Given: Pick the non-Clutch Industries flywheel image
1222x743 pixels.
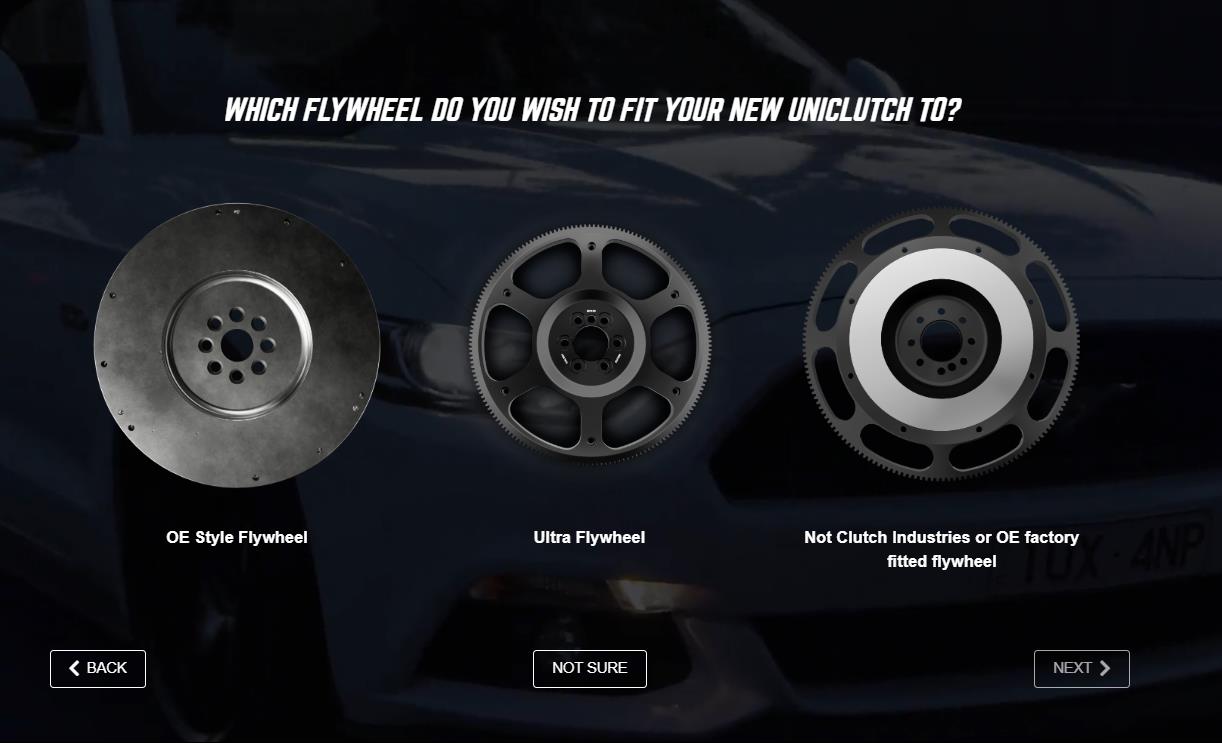Looking at the screenshot, I should click(x=941, y=340).
